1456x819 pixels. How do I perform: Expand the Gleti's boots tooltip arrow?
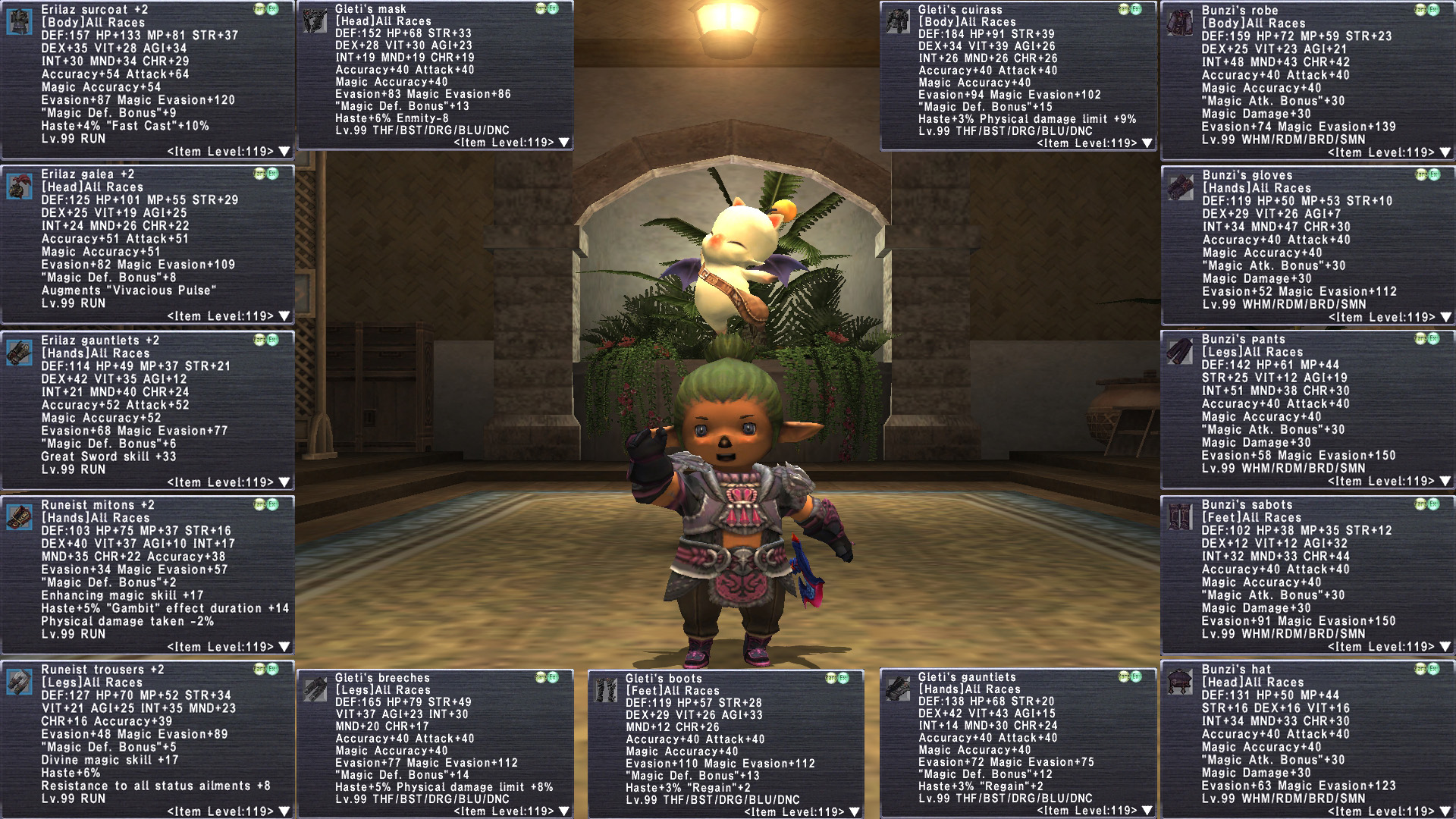tap(854, 811)
